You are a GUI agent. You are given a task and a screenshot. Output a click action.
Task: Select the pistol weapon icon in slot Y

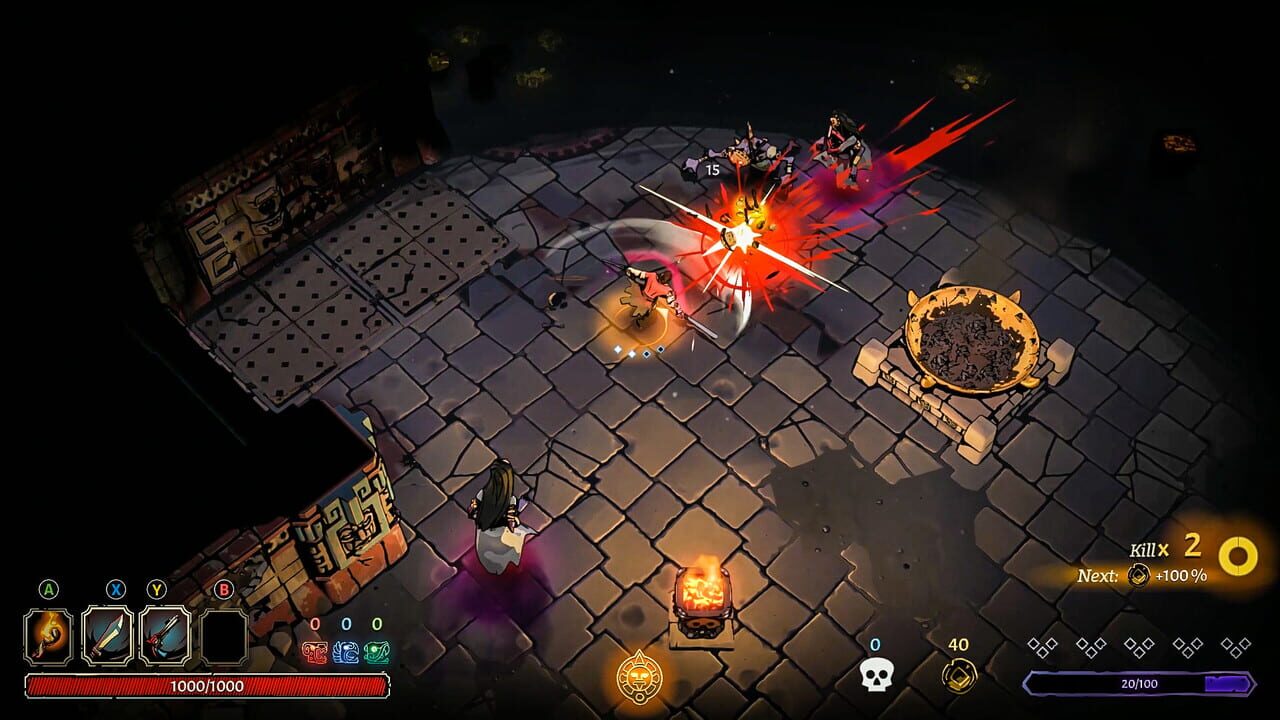[x=163, y=636]
